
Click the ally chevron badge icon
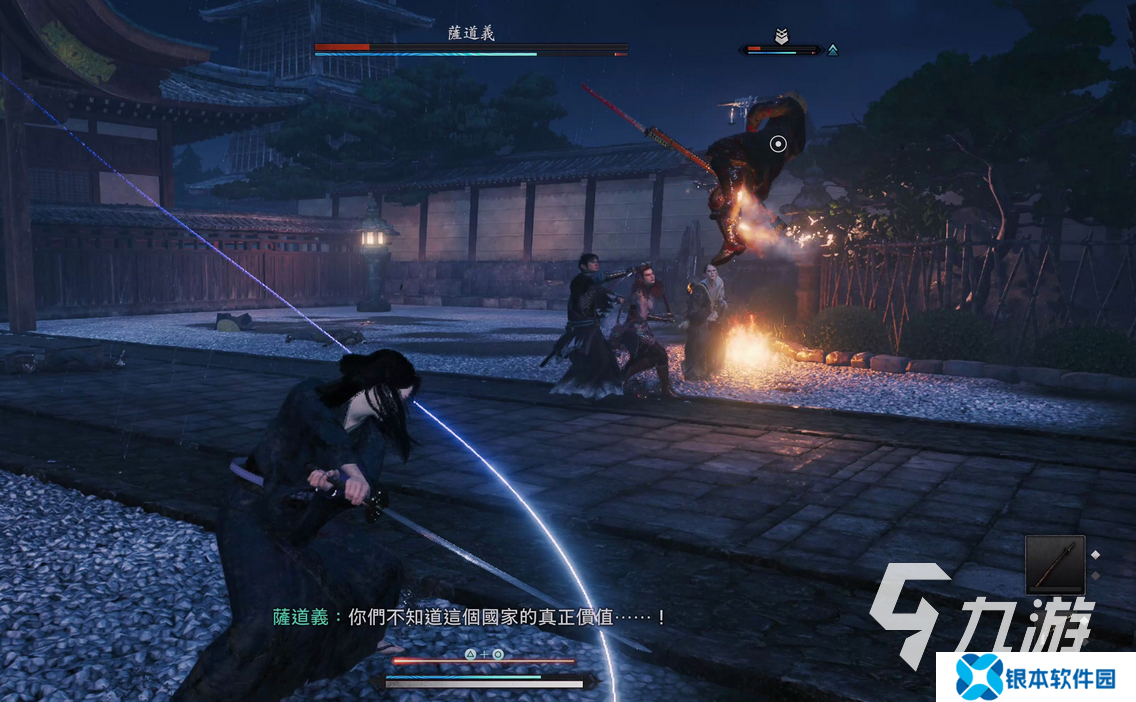click(x=781, y=36)
